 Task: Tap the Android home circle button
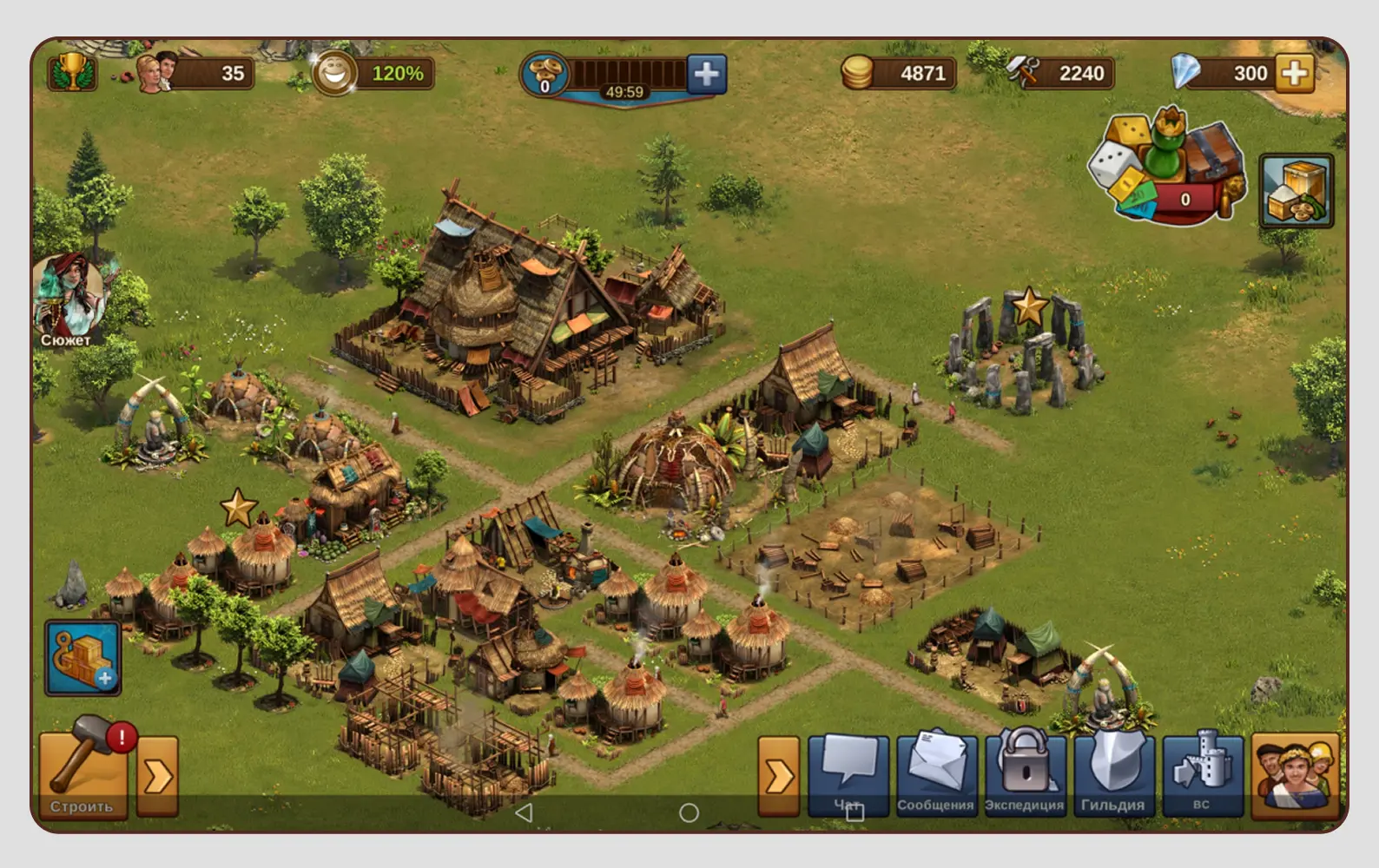tap(689, 812)
